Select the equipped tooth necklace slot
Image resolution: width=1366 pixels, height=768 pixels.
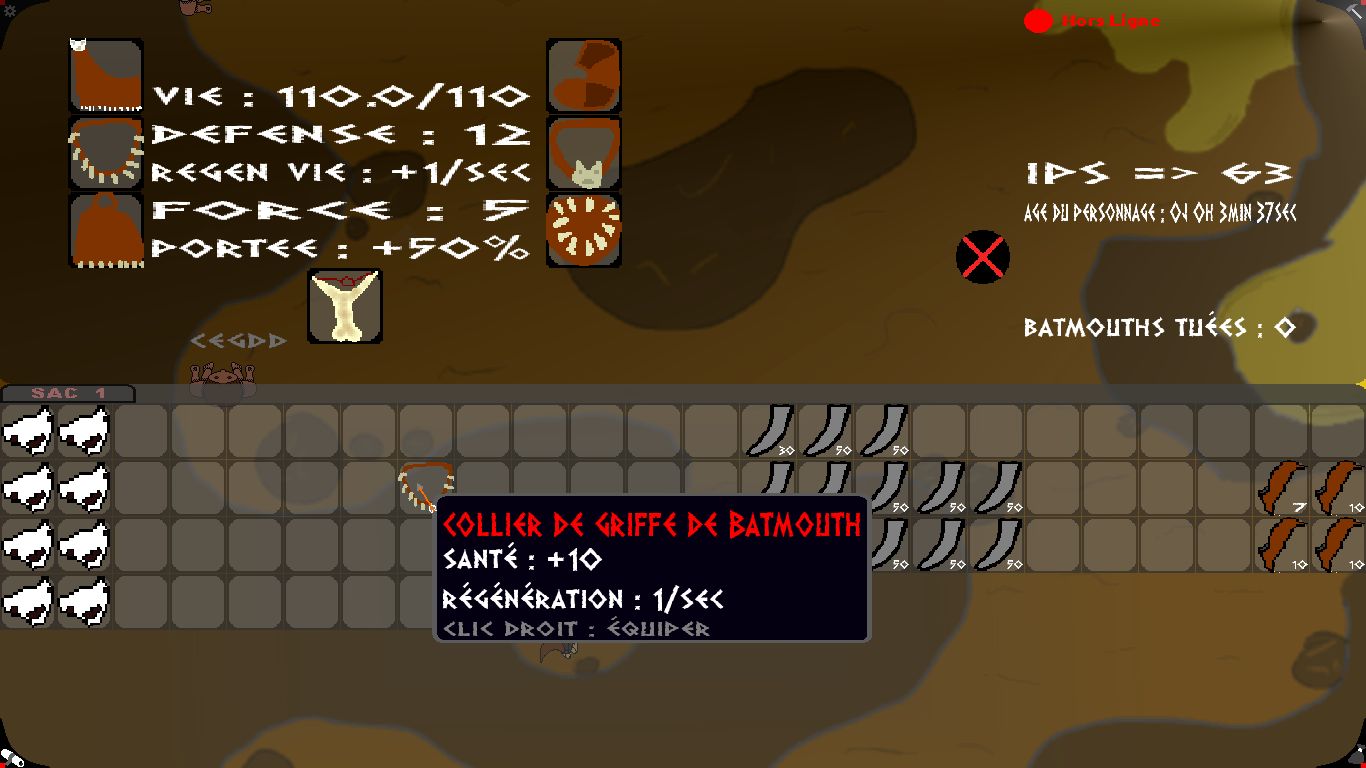point(106,153)
